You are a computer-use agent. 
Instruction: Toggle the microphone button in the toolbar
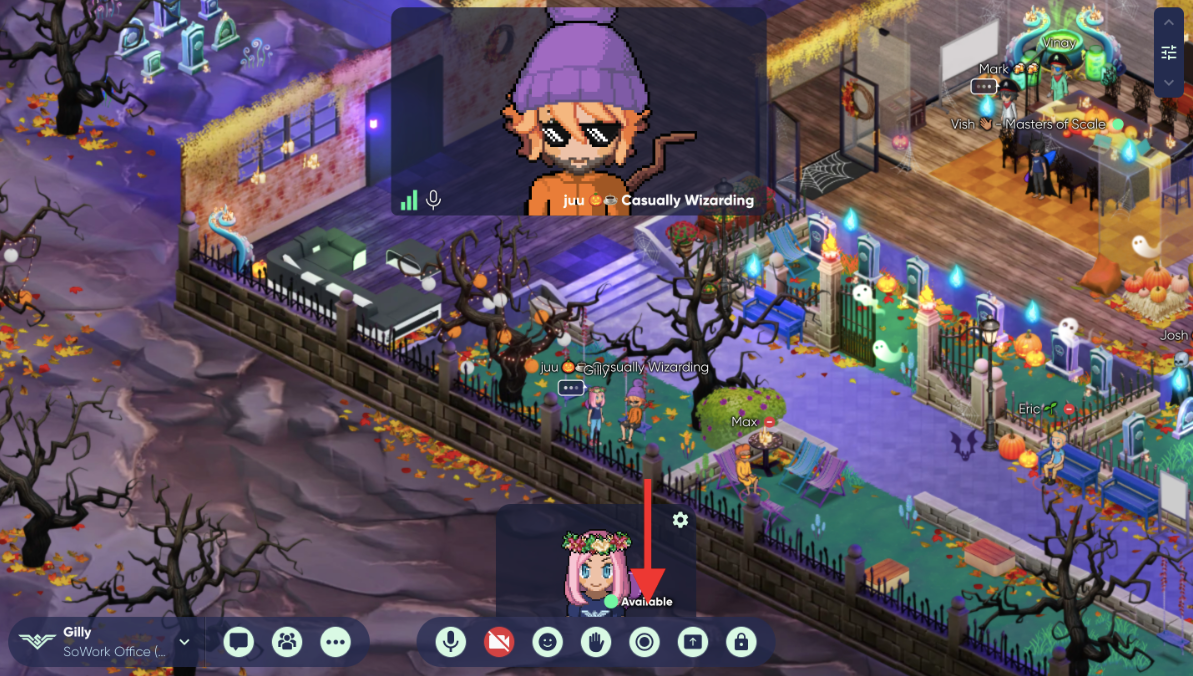click(451, 642)
